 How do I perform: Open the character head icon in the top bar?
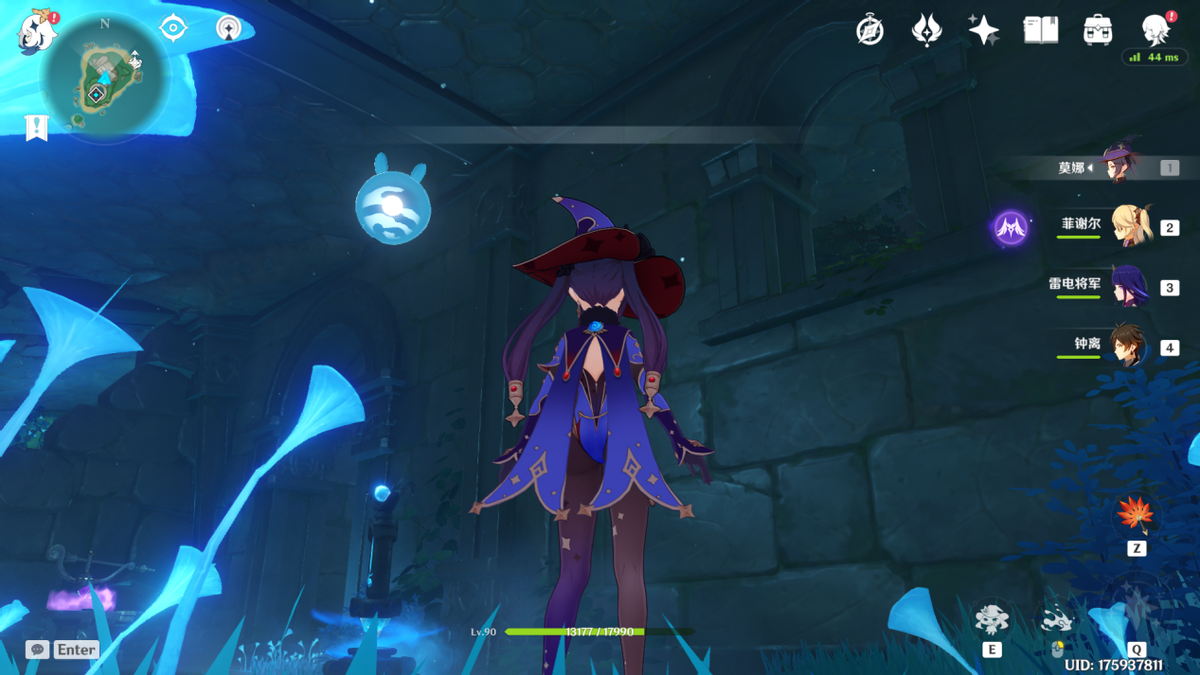1156,30
